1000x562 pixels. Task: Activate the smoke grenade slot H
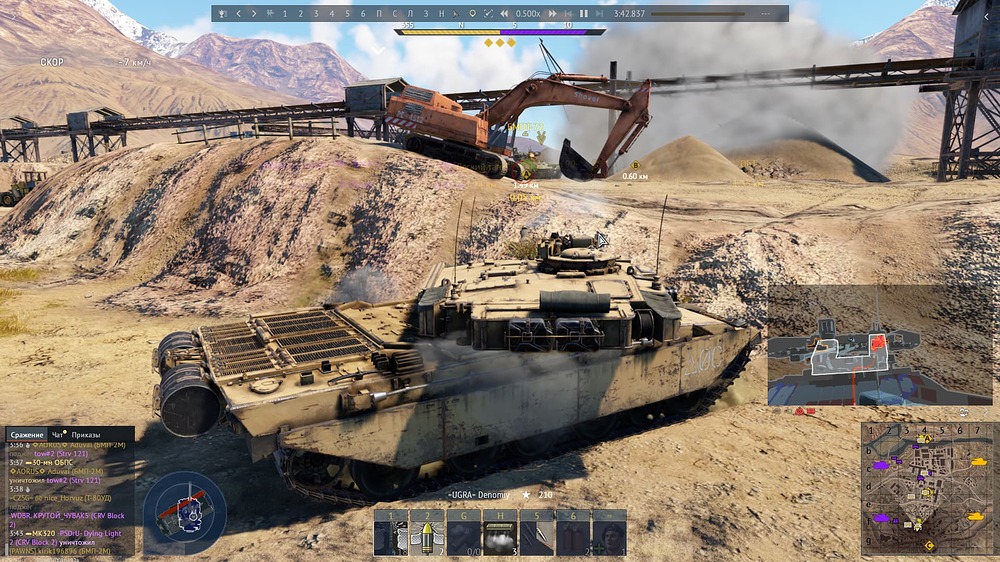[x=499, y=534]
